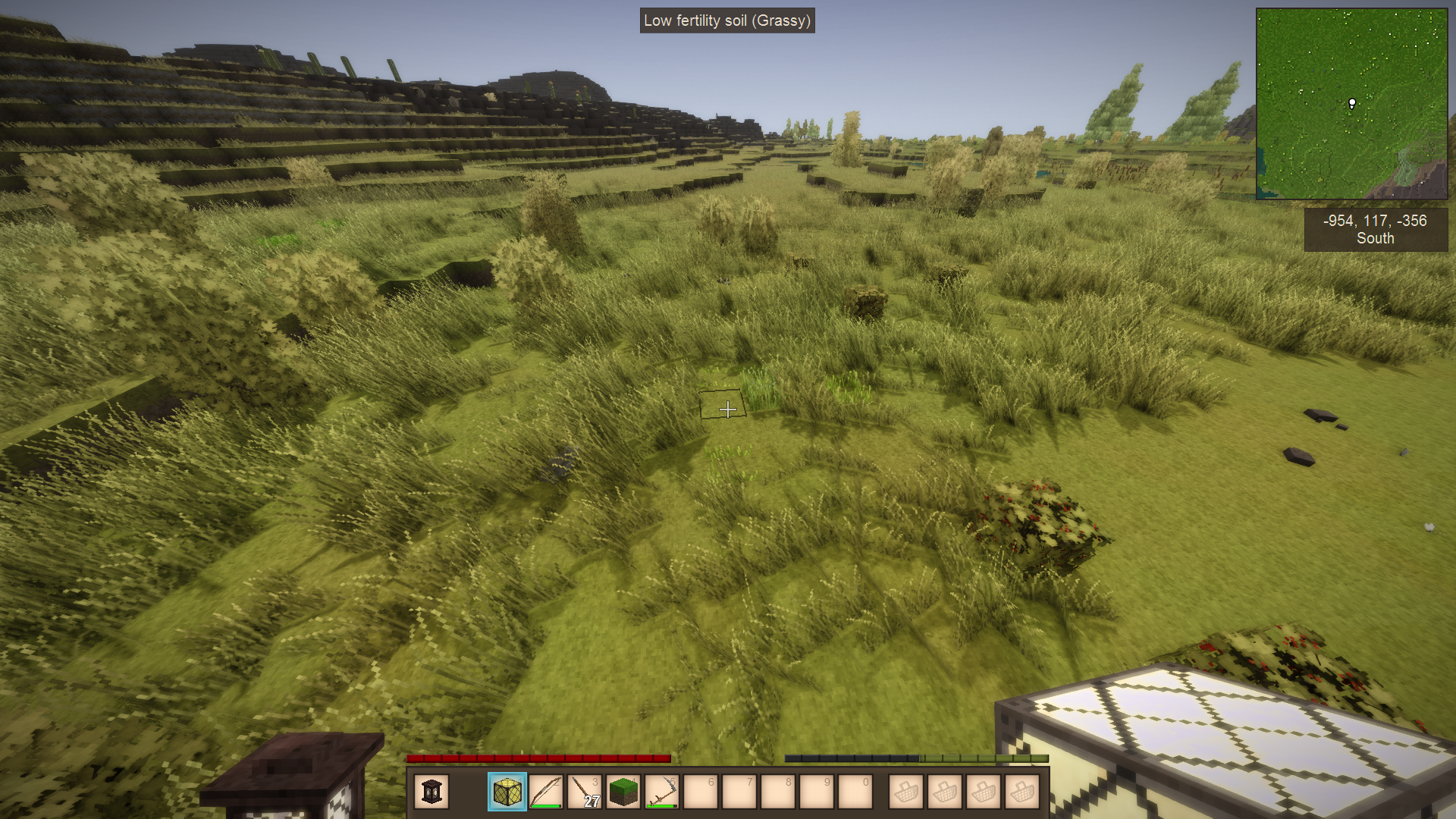
Task: Click the world minimap
Action: (x=1351, y=104)
